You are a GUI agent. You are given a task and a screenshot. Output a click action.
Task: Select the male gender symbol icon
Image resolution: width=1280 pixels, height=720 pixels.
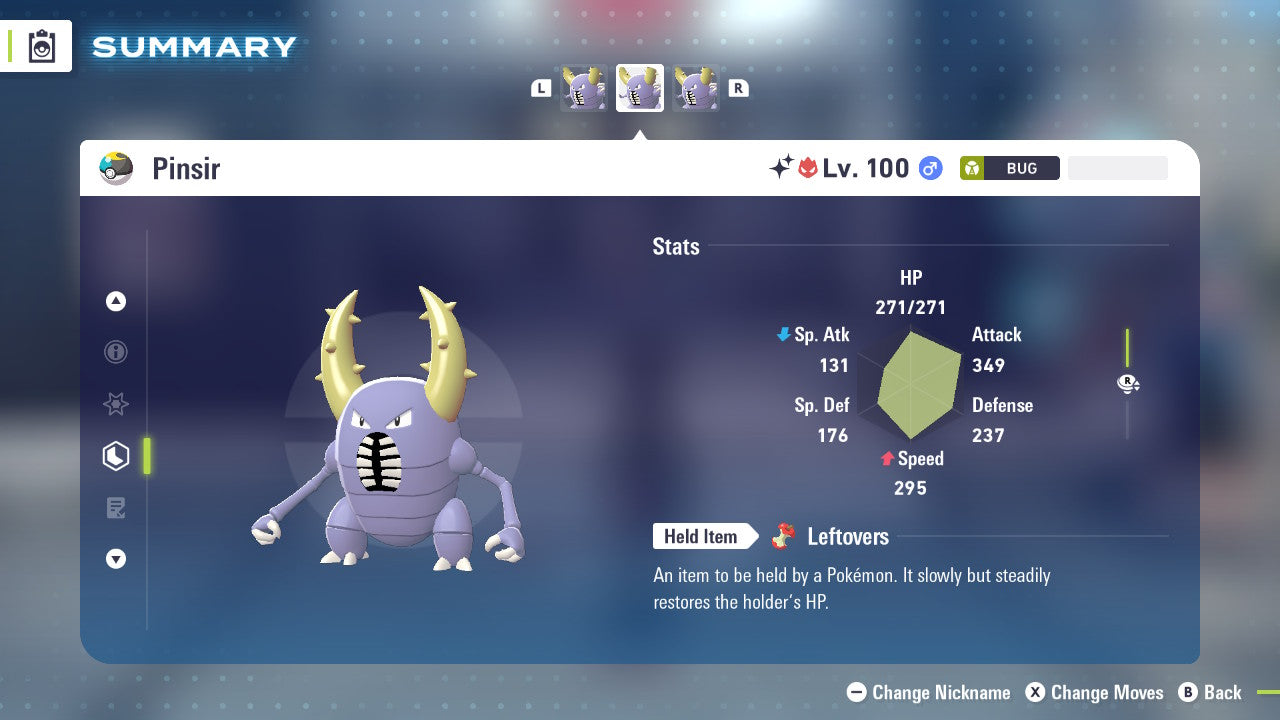(x=930, y=168)
